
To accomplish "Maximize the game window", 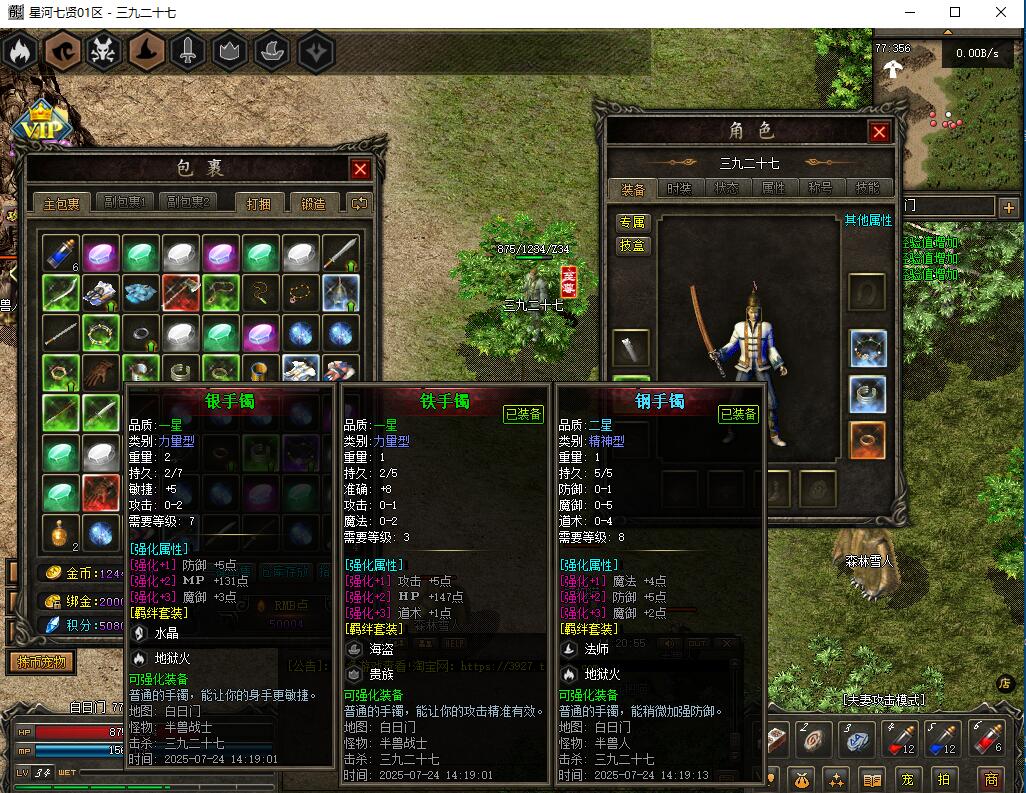I will coord(955,12).
